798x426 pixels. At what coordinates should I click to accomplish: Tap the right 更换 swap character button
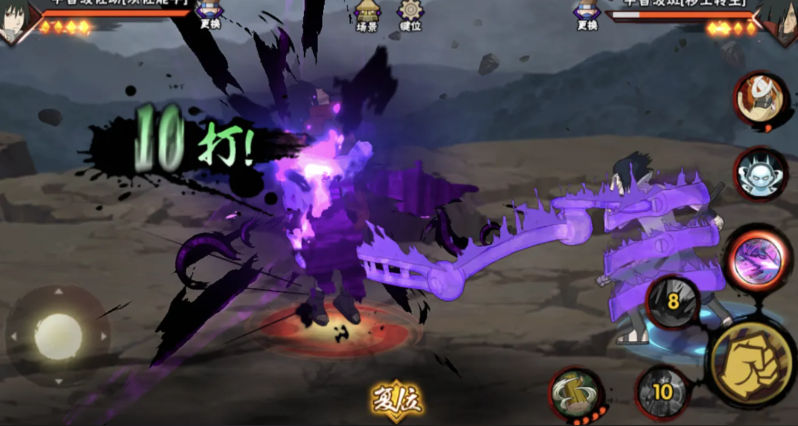pyautogui.click(x=587, y=14)
